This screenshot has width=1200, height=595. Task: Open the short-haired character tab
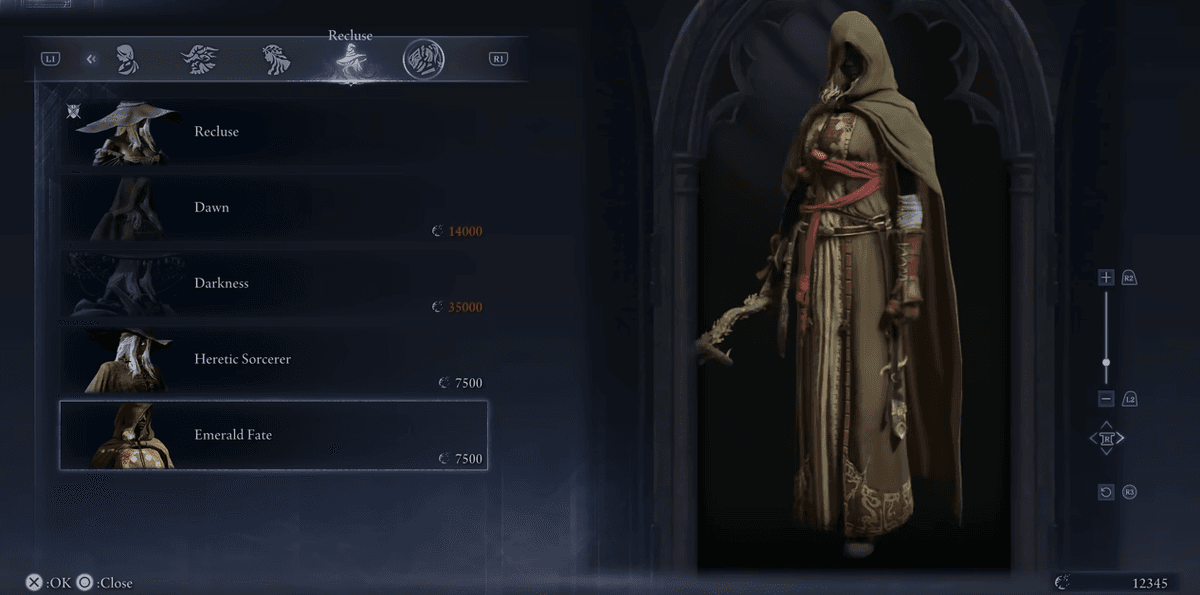click(x=126, y=59)
